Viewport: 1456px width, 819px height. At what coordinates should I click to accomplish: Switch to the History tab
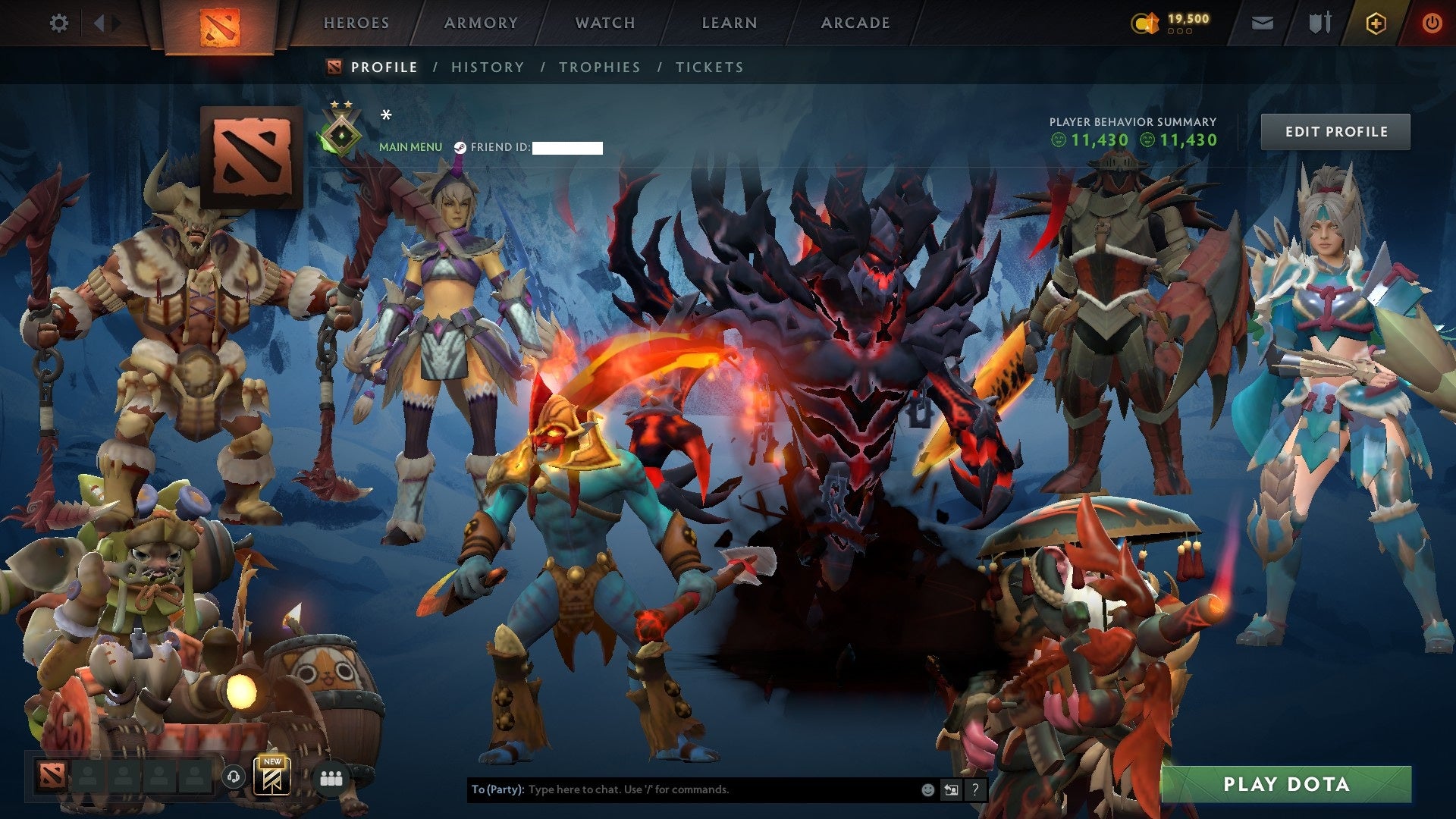point(487,67)
